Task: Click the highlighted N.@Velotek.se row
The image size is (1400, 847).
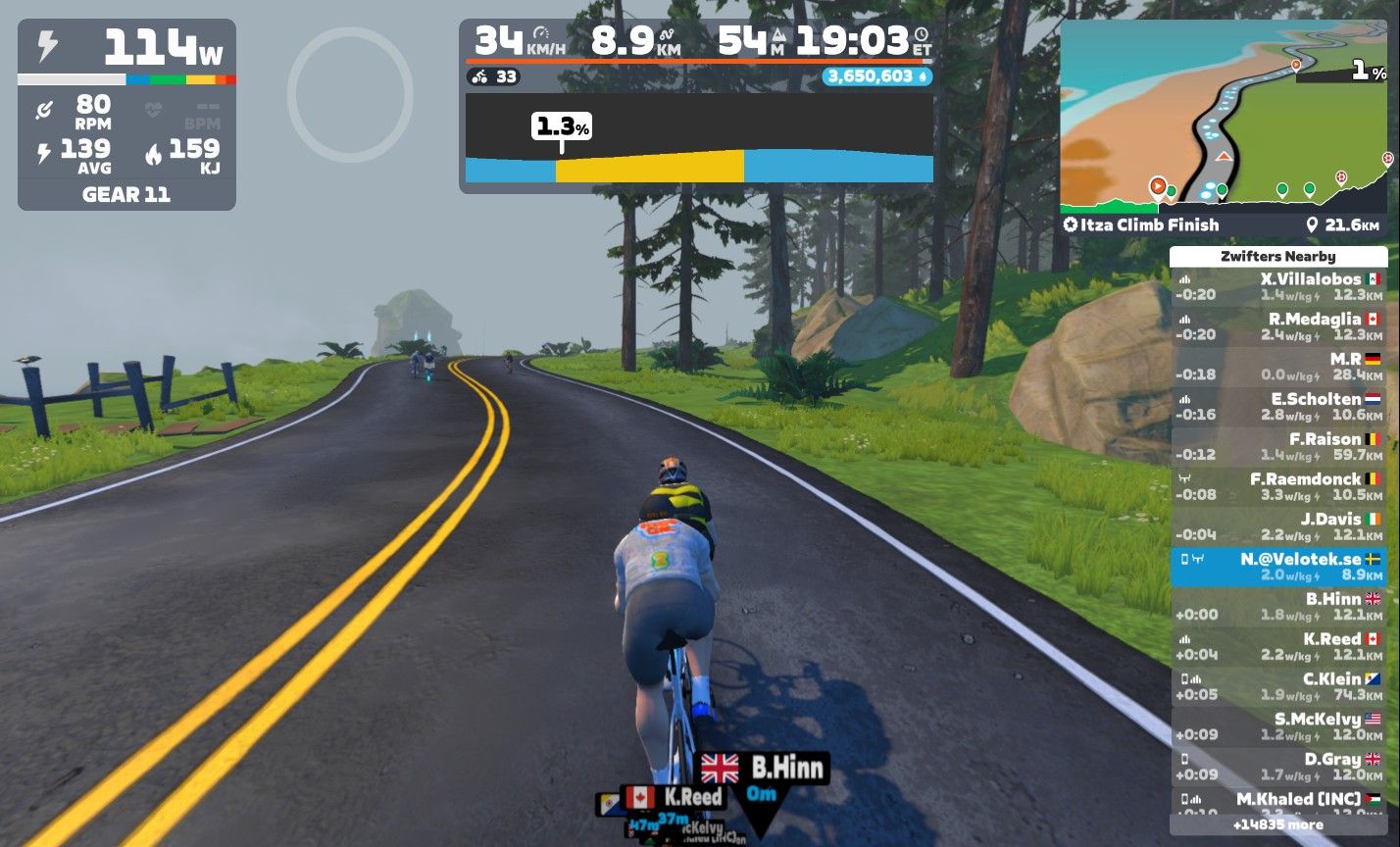Action: [x=1278, y=567]
